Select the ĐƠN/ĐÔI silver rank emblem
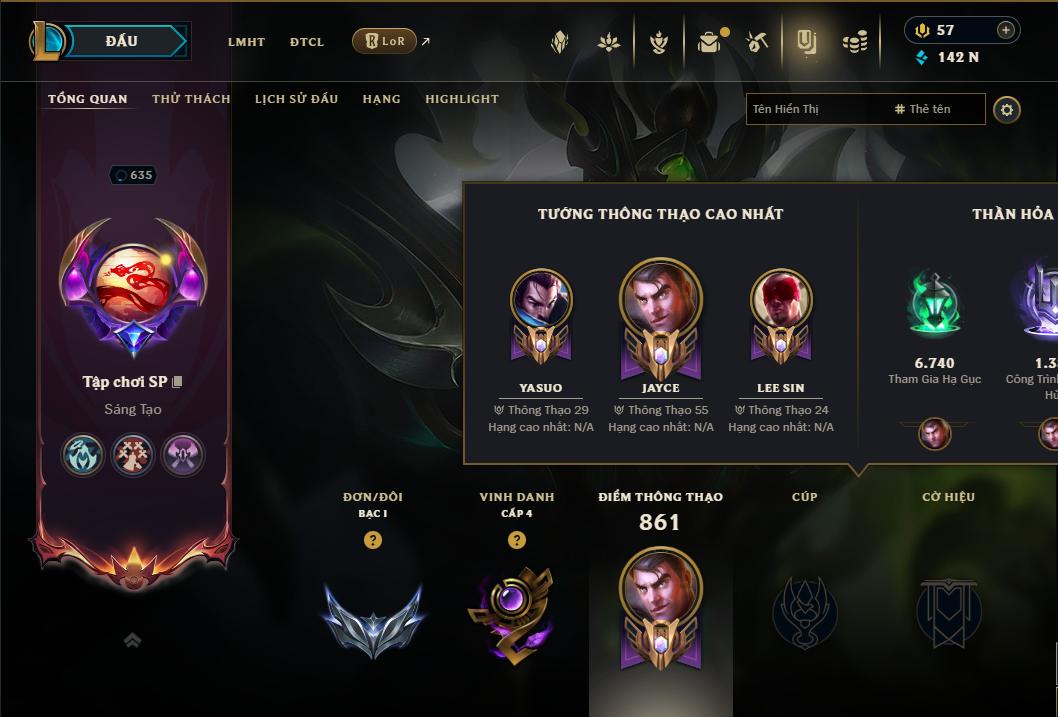The height and width of the screenshot is (717, 1058). click(x=373, y=616)
